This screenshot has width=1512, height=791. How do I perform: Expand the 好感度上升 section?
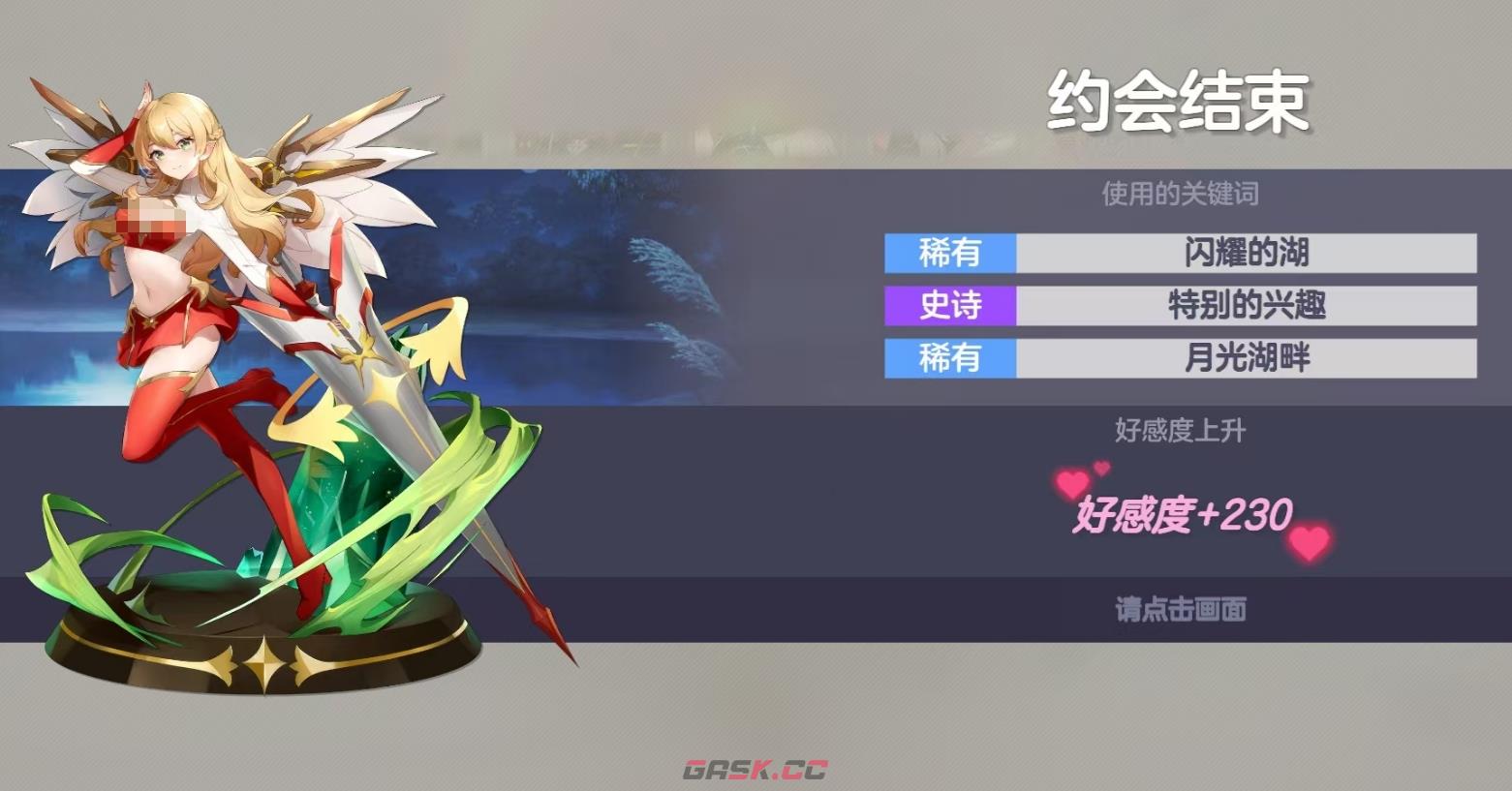(x=1178, y=430)
